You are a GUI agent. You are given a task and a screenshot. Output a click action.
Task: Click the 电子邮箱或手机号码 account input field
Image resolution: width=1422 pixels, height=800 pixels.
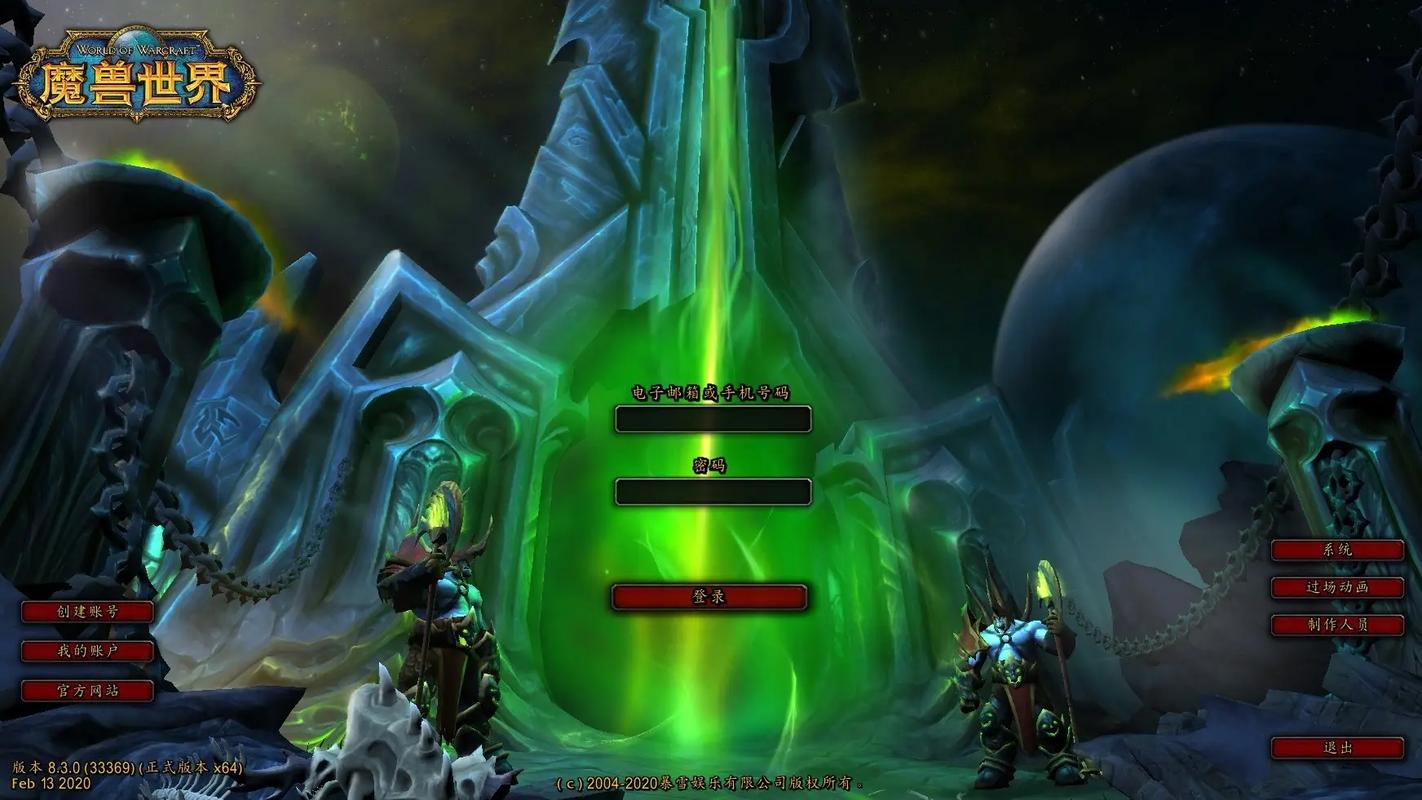pos(712,419)
